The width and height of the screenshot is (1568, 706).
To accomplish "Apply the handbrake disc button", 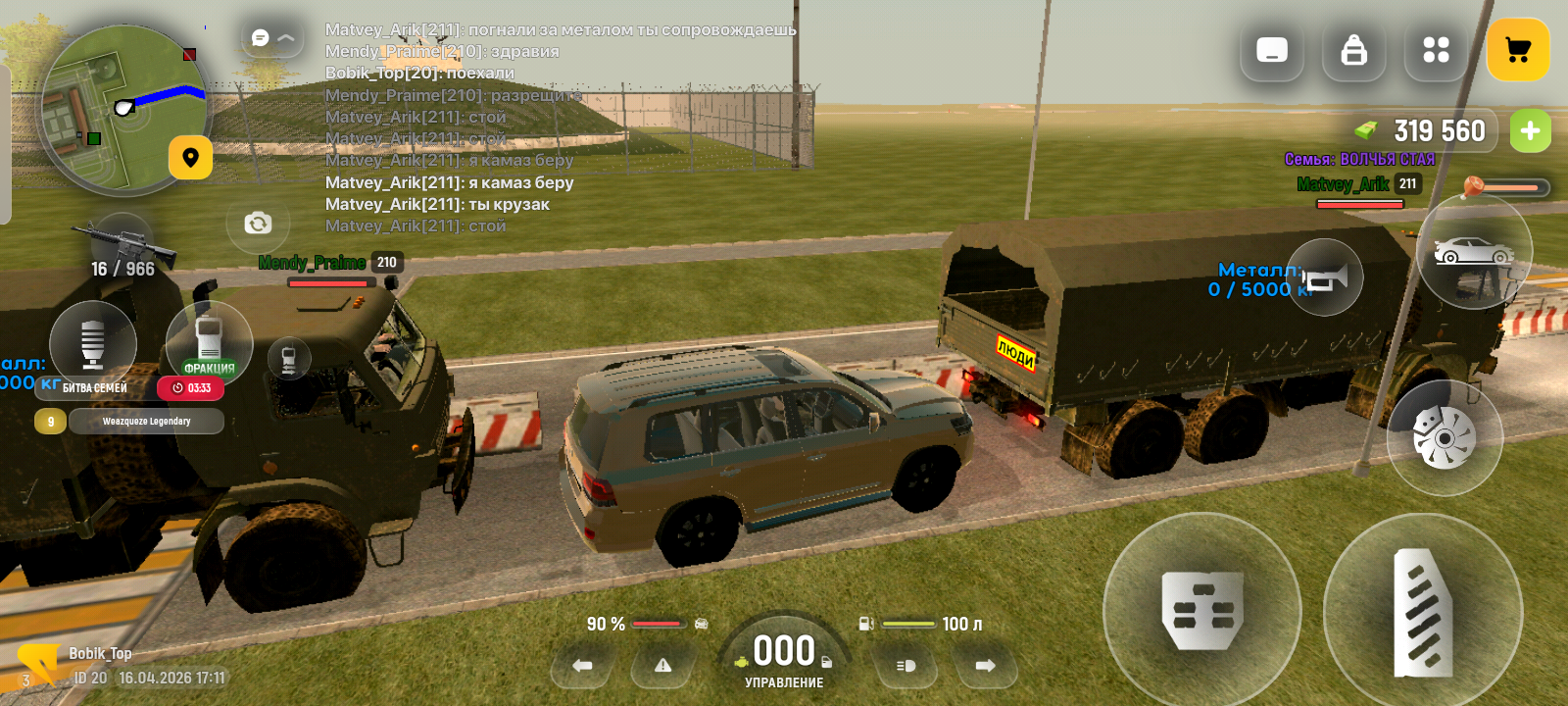I will [x=1444, y=437].
